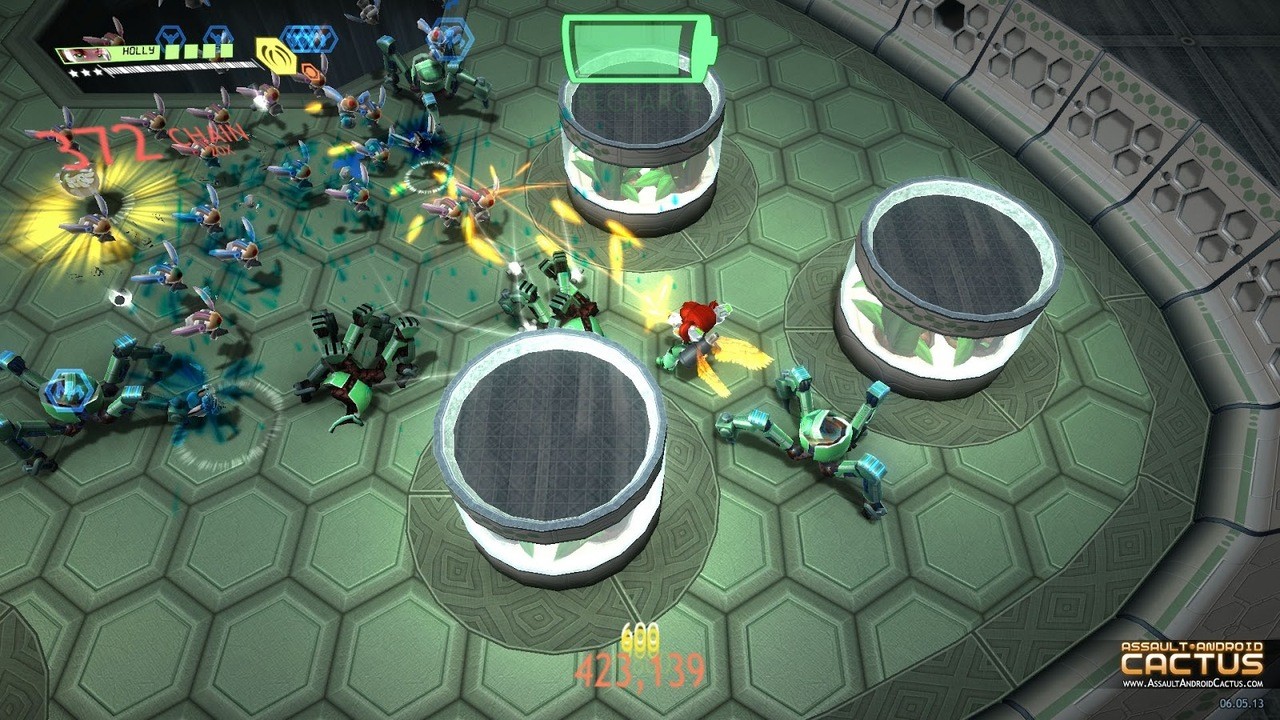This screenshot has height=720, width=1280.
Task: Click the second star rank marker
Action: pos(85,70)
